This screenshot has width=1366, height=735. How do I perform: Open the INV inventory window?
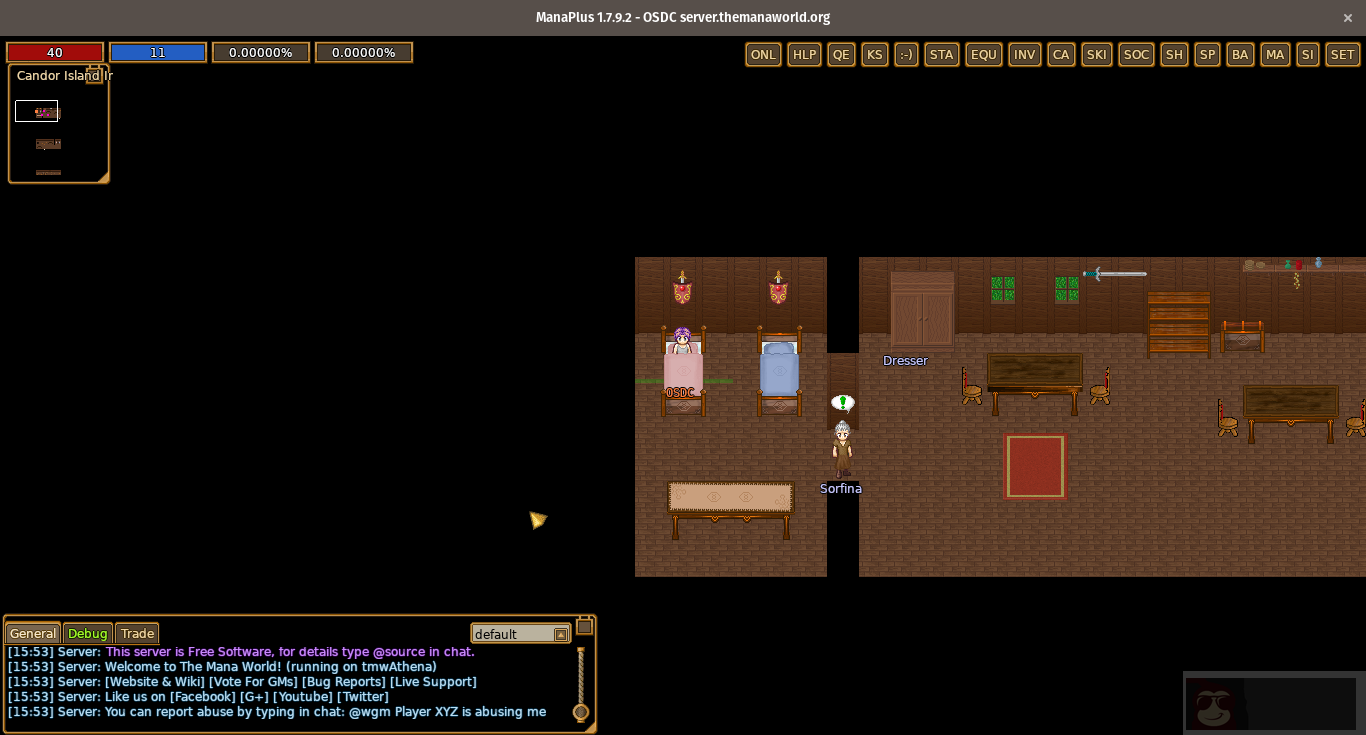click(x=1025, y=55)
